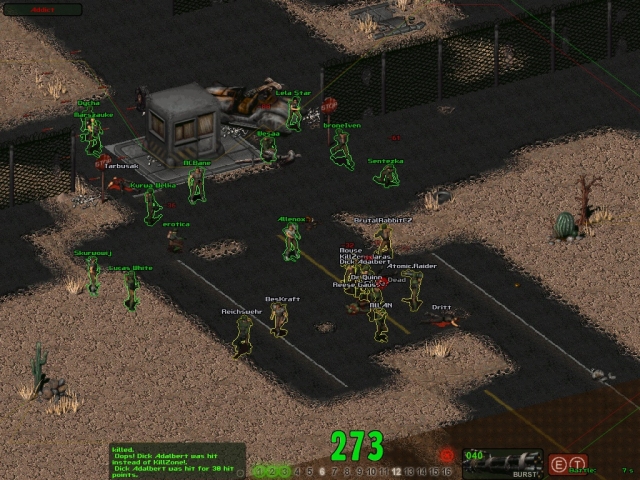Viewport: 640px width, 480px height.
Task: Click the red circular T button
Action: [x=579, y=462]
